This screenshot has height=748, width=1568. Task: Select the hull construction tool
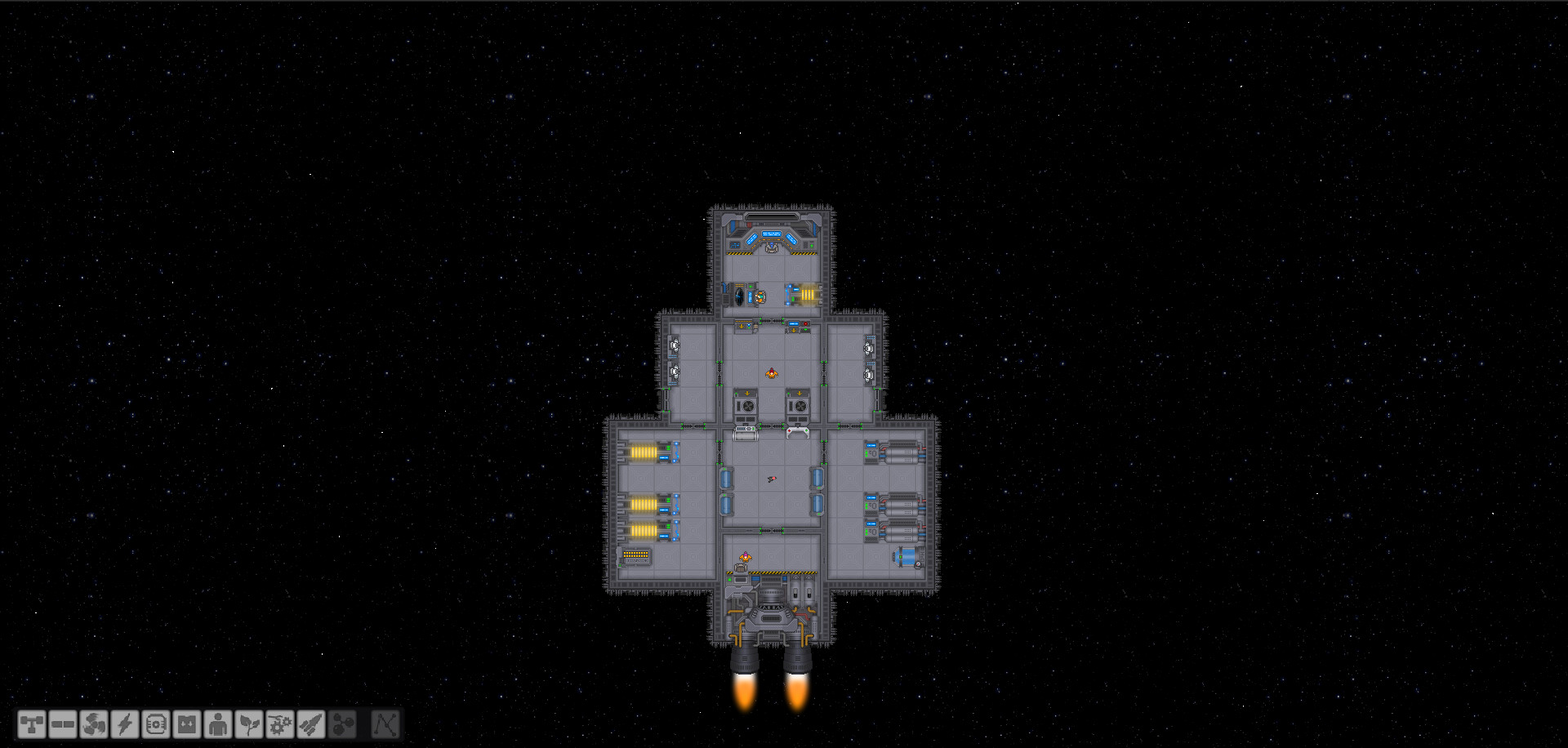[x=31, y=724]
